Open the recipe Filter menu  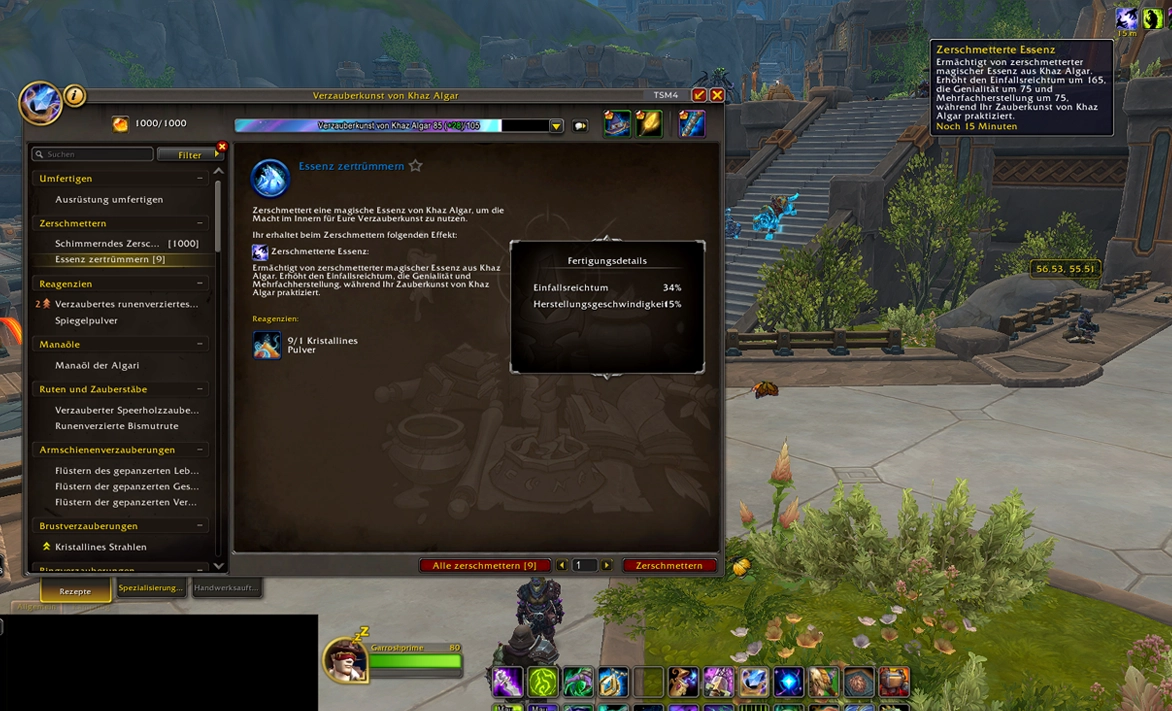[189, 155]
